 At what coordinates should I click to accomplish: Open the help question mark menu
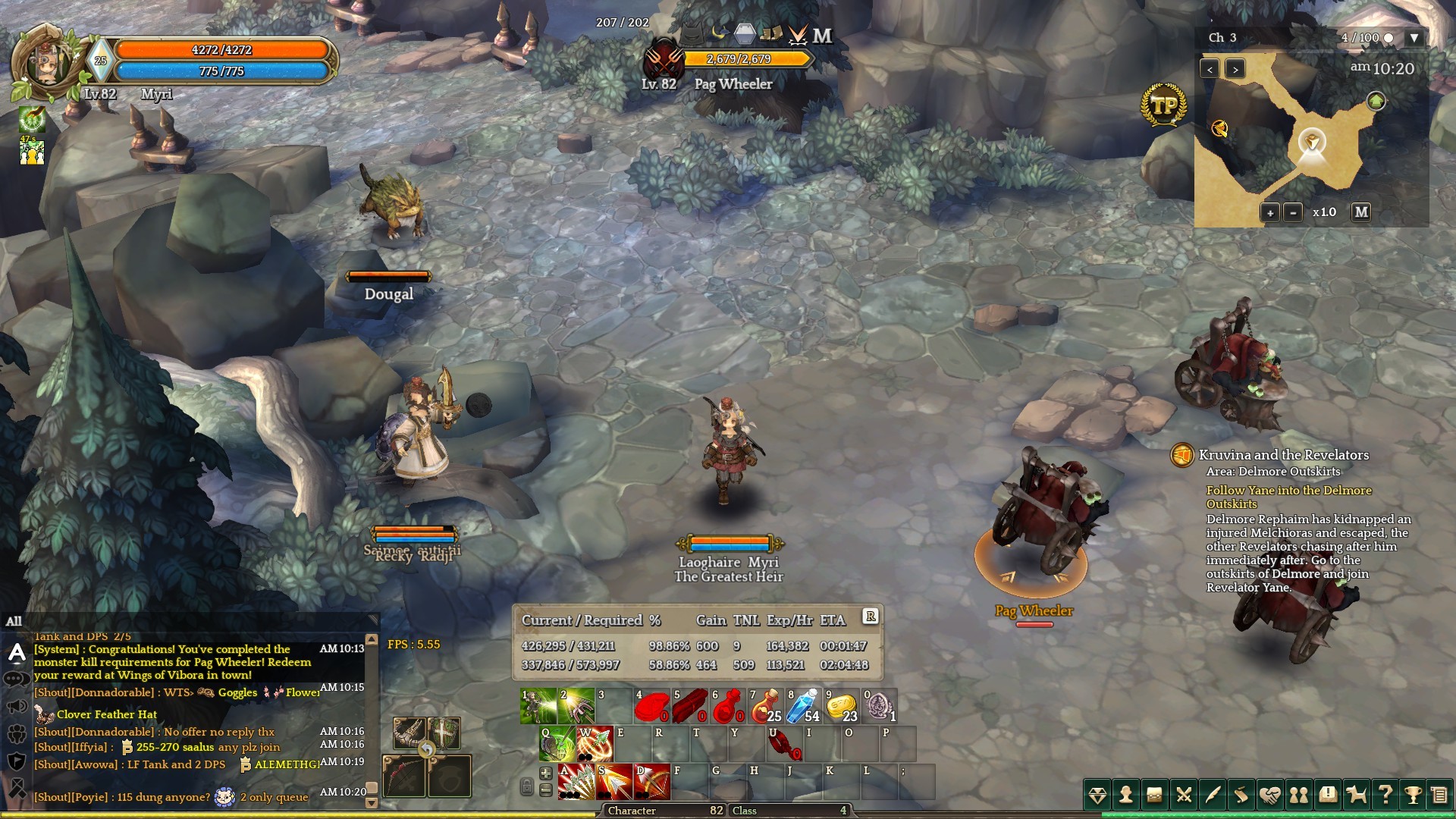(1385, 795)
